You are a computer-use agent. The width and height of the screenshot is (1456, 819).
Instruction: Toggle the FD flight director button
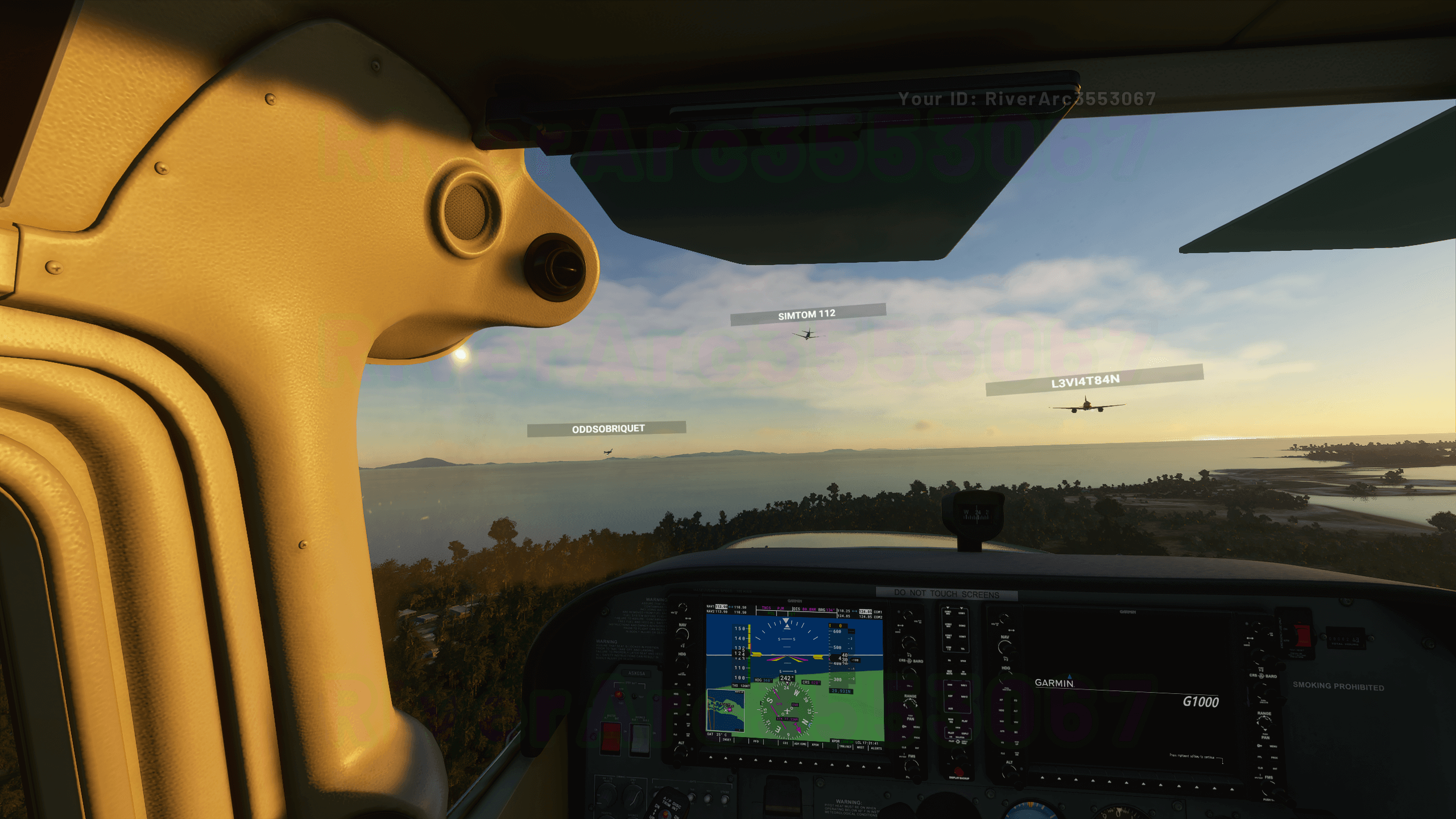pyautogui.click(x=688, y=684)
